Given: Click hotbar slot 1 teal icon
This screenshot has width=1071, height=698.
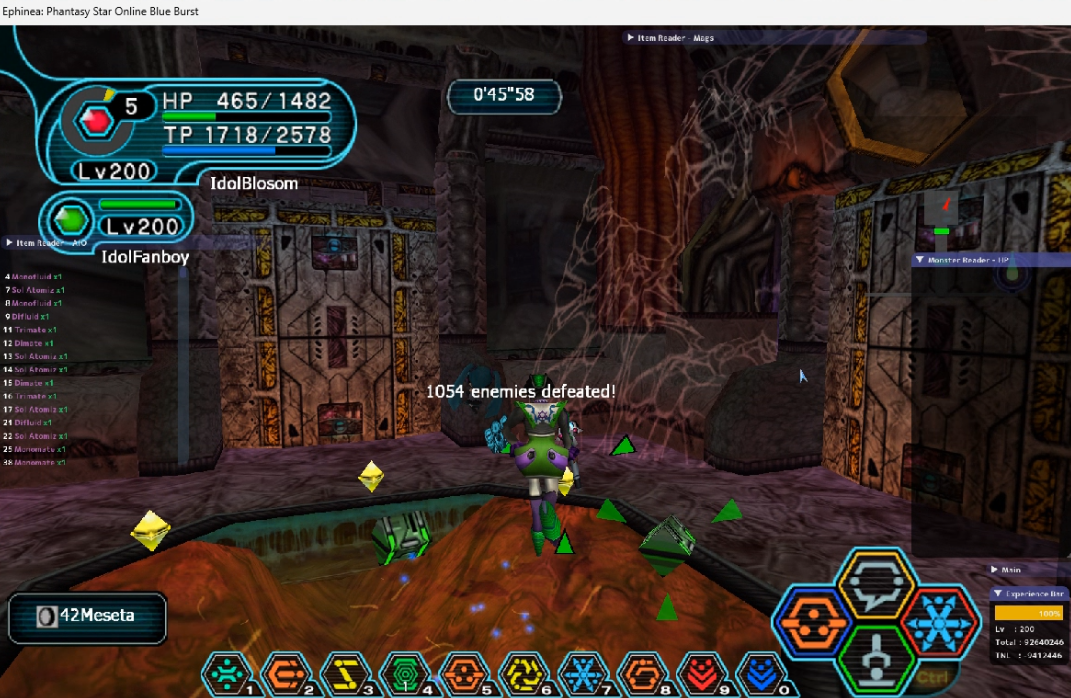Looking at the screenshot, I should tap(227, 675).
